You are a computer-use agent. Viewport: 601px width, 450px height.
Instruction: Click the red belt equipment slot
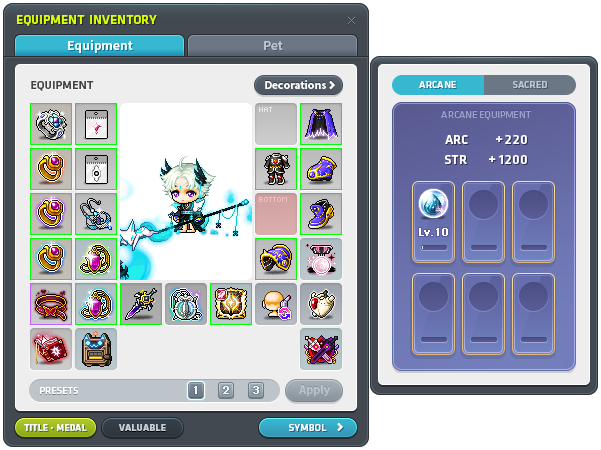tap(51, 303)
